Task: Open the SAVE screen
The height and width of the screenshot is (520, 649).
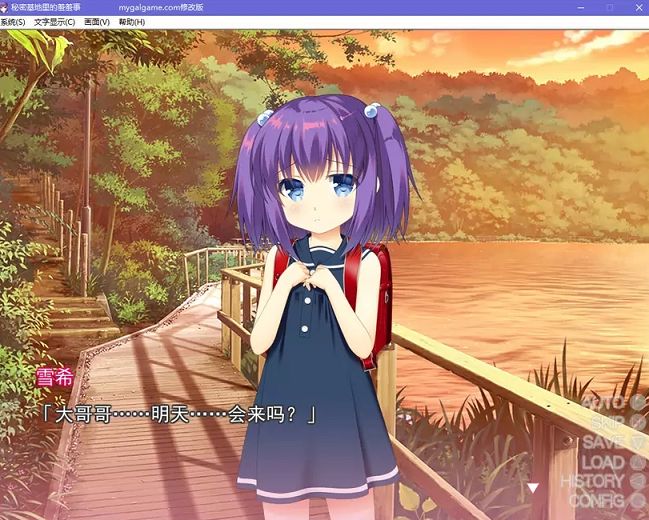Action: click(x=614, y=442)
